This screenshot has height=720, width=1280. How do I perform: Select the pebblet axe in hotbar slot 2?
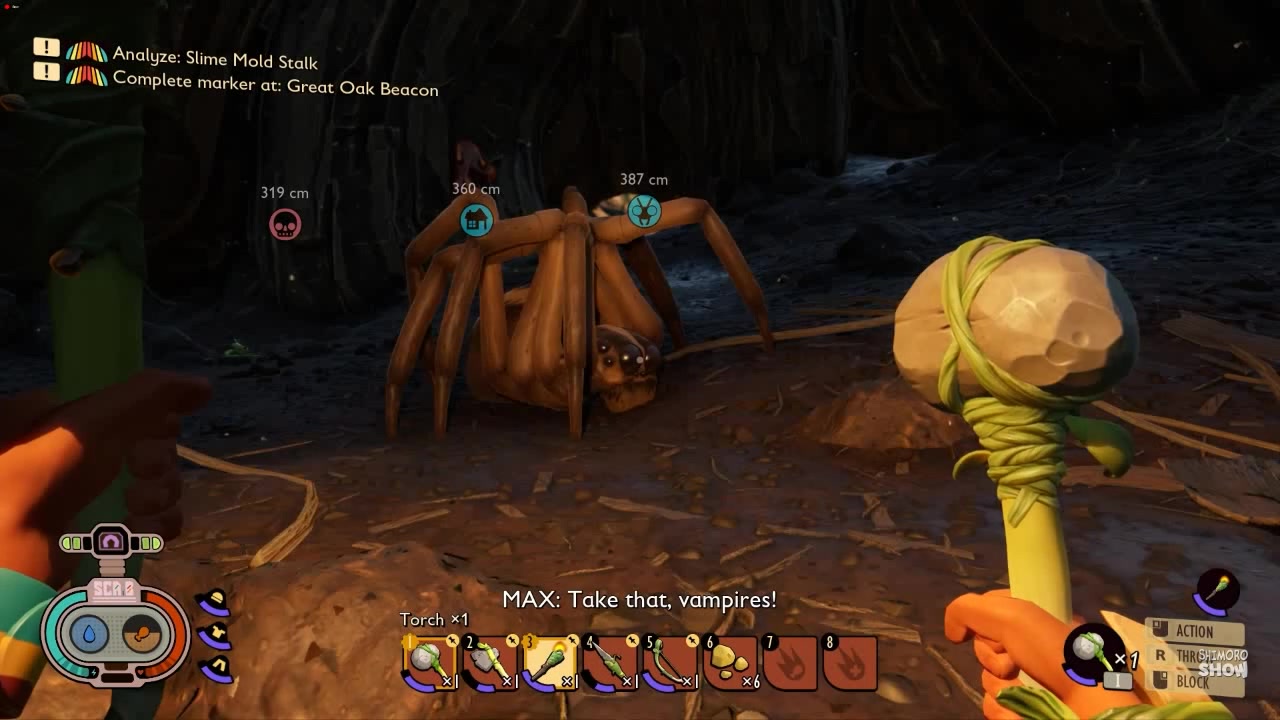coord(489,663)
